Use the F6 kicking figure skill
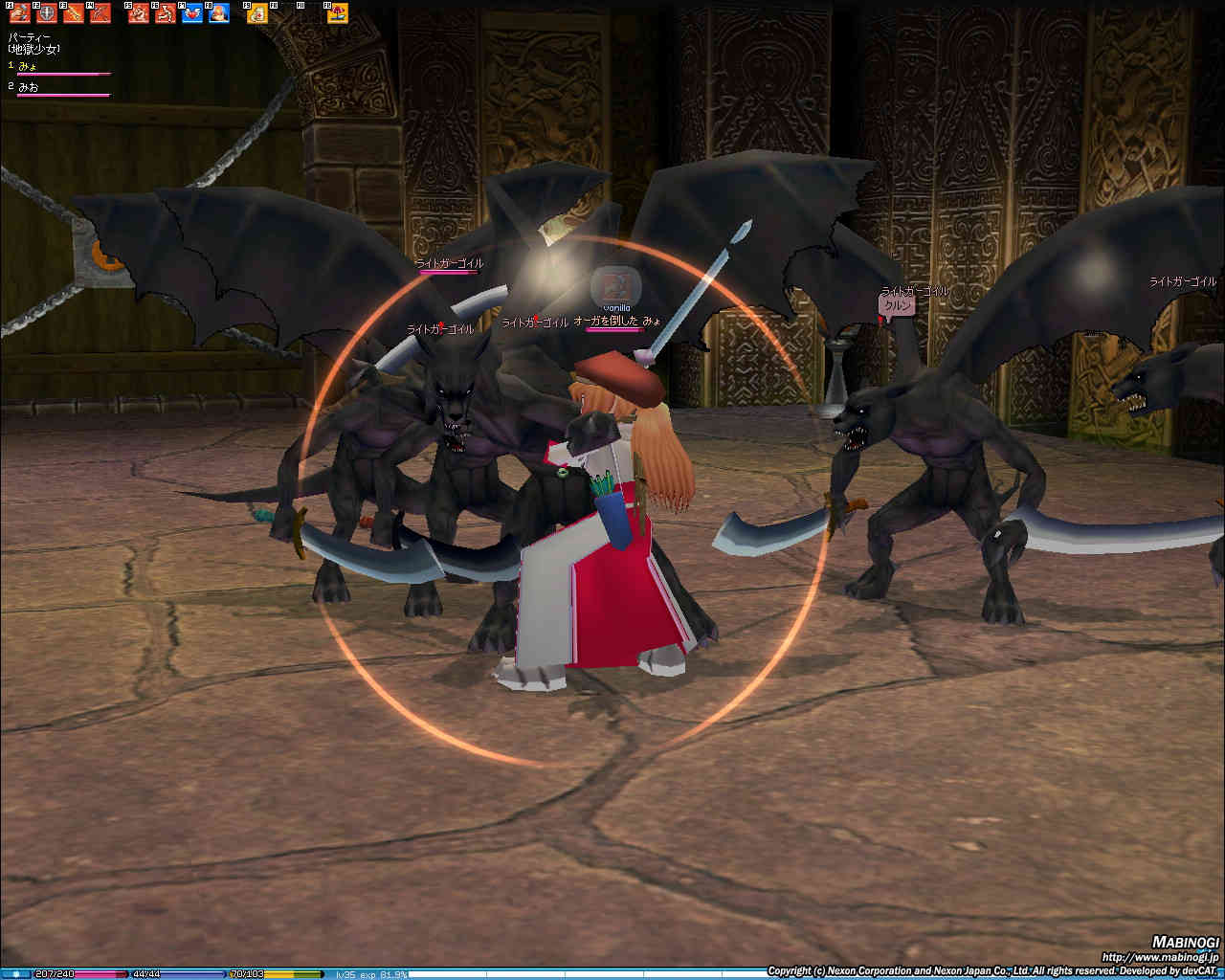 tap(166, 13)
